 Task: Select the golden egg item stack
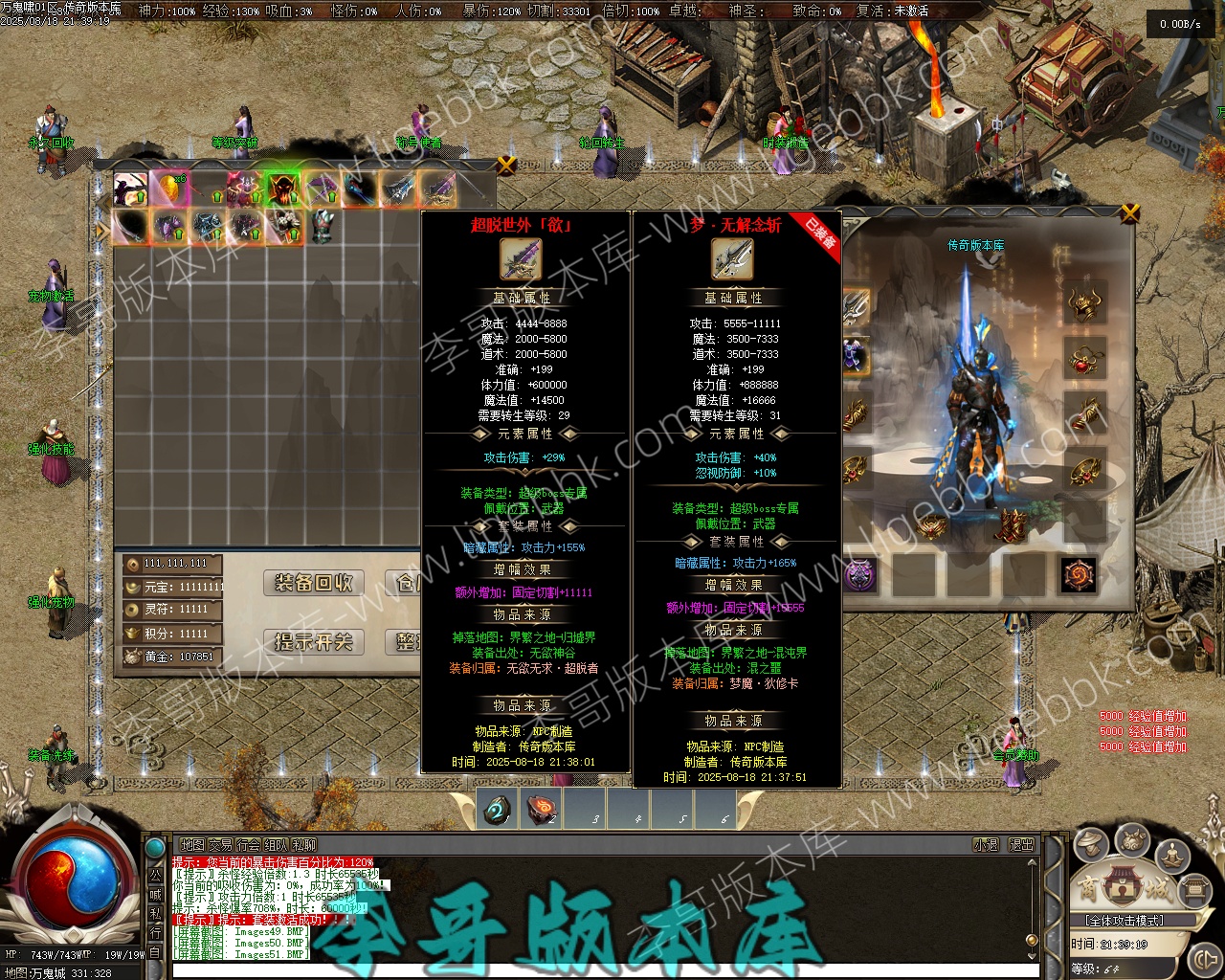click(169, 189)
